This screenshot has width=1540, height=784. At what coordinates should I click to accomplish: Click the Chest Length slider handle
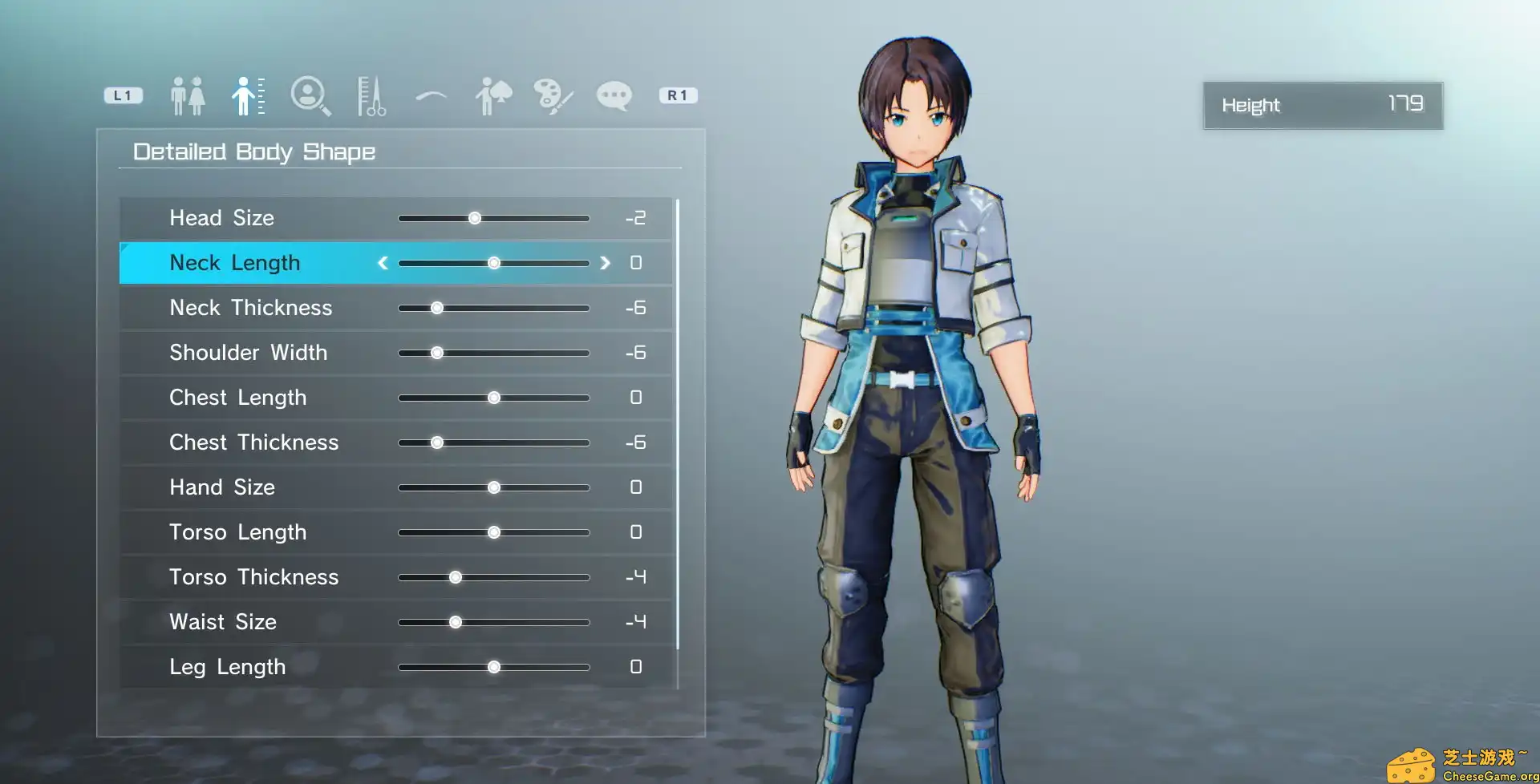[494, 397]
